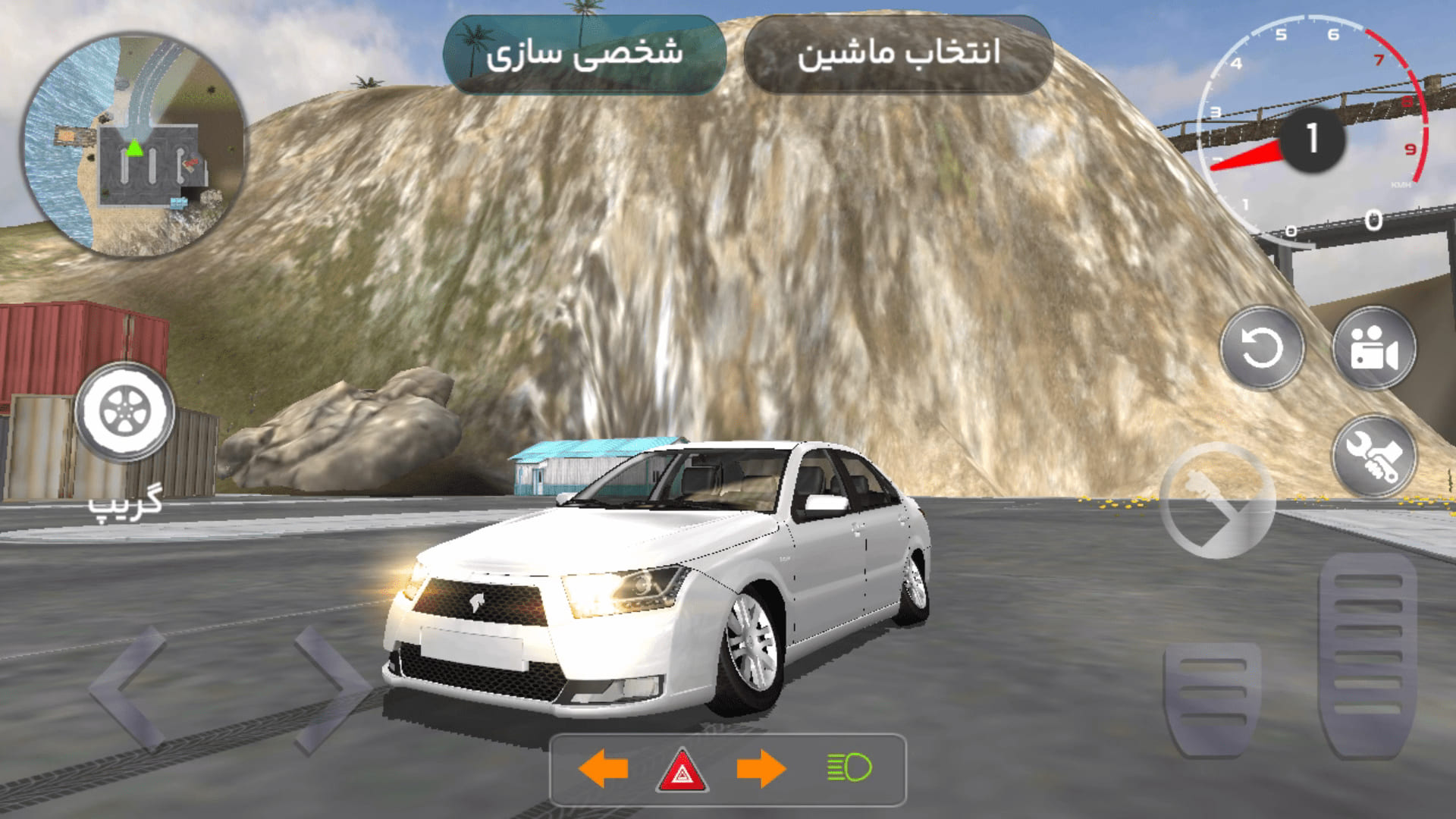
Task: Open the انتخاب ماشین car selection
Action: tap(899, 55)
